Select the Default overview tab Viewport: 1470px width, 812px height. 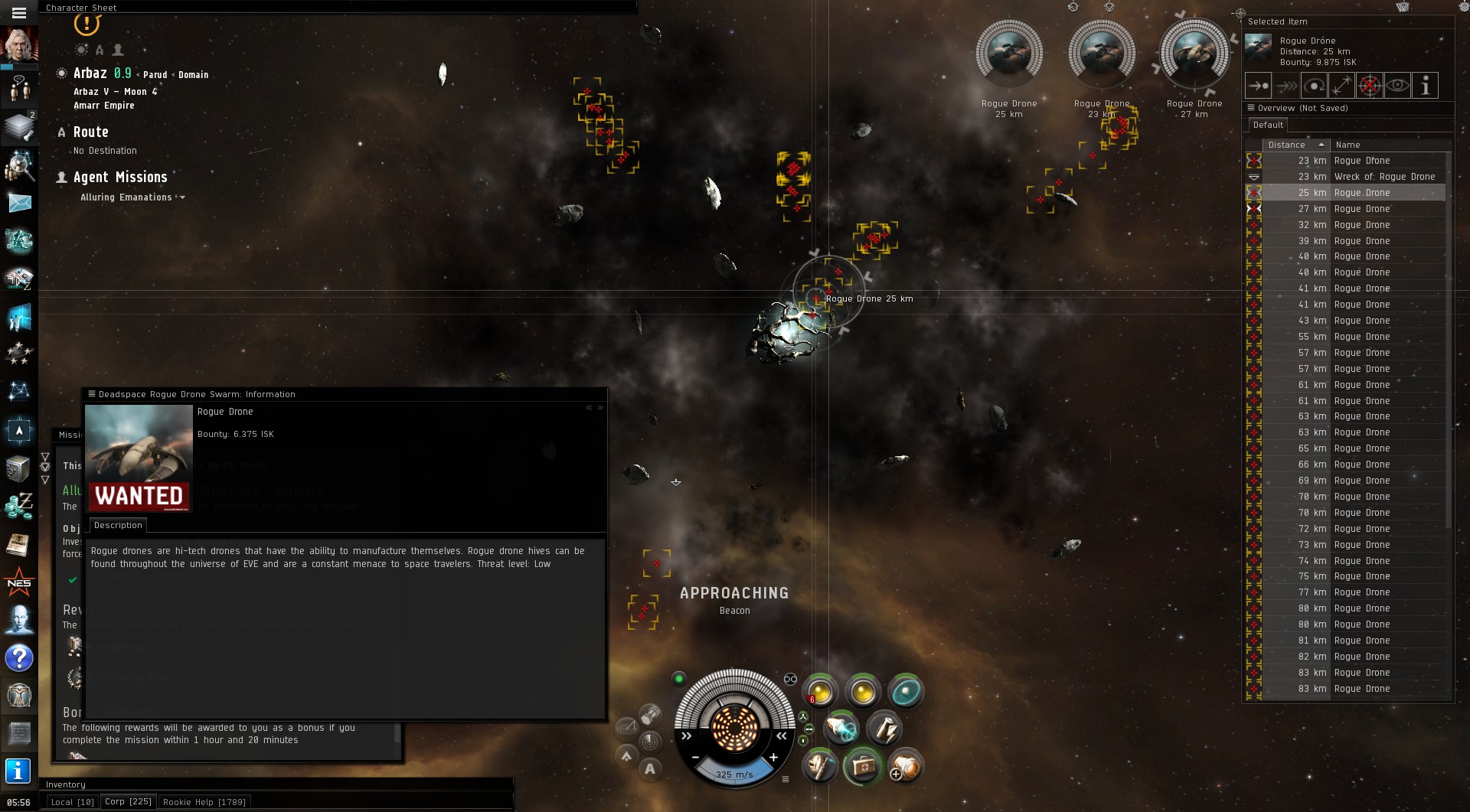click(x=1268, y=126)
